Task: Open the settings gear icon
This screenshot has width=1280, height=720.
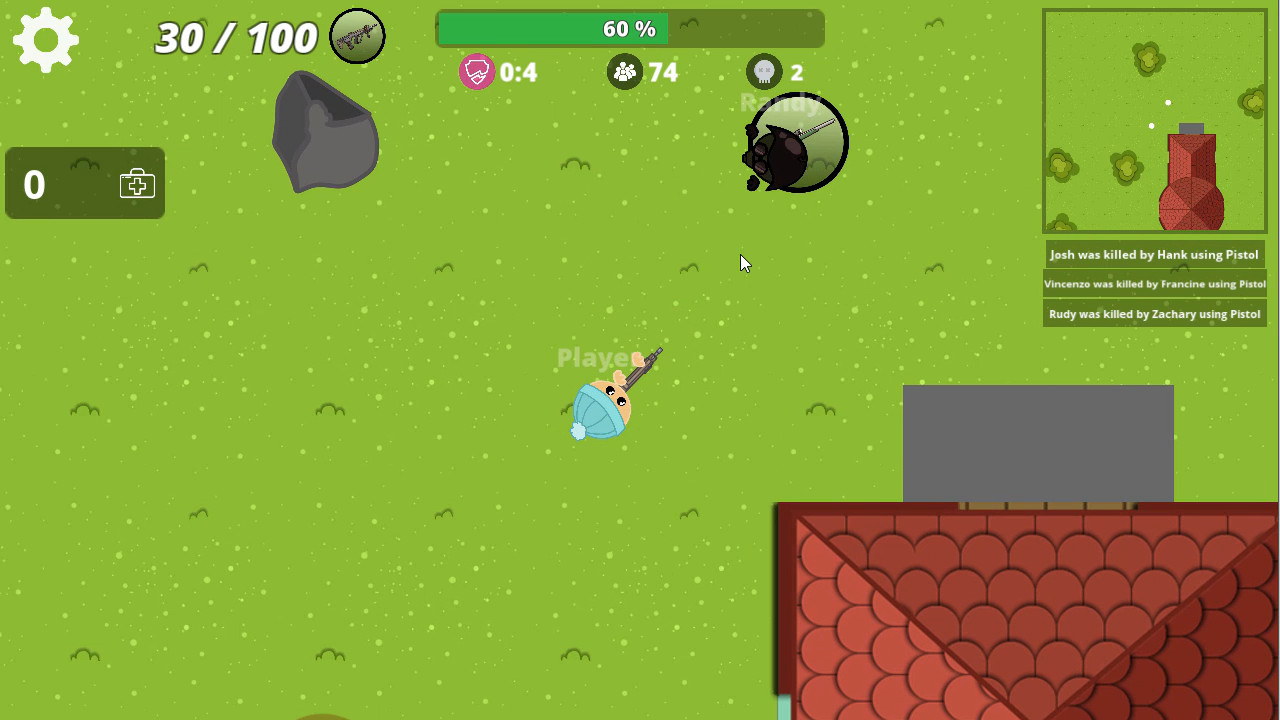Action: 46,39
